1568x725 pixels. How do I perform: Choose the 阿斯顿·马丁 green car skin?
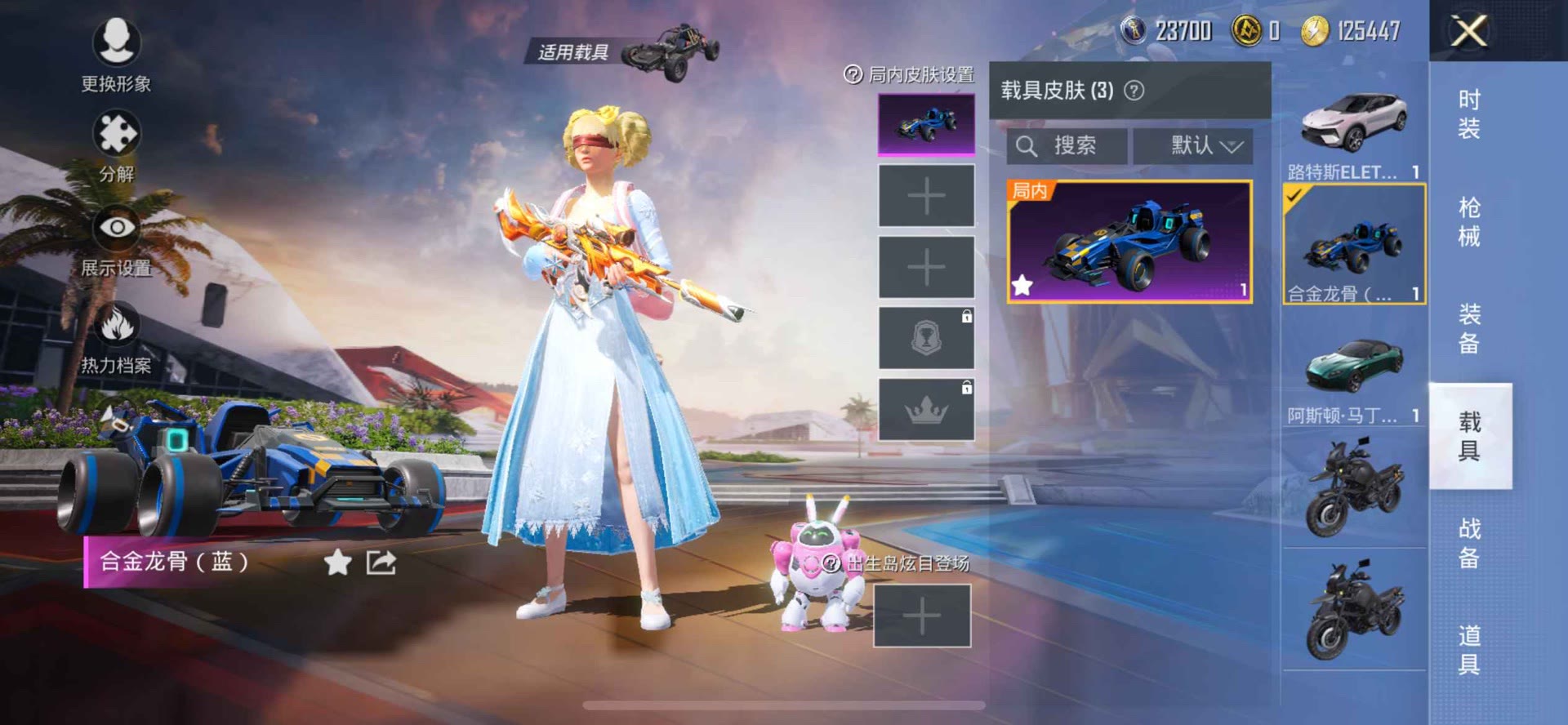1353,365
